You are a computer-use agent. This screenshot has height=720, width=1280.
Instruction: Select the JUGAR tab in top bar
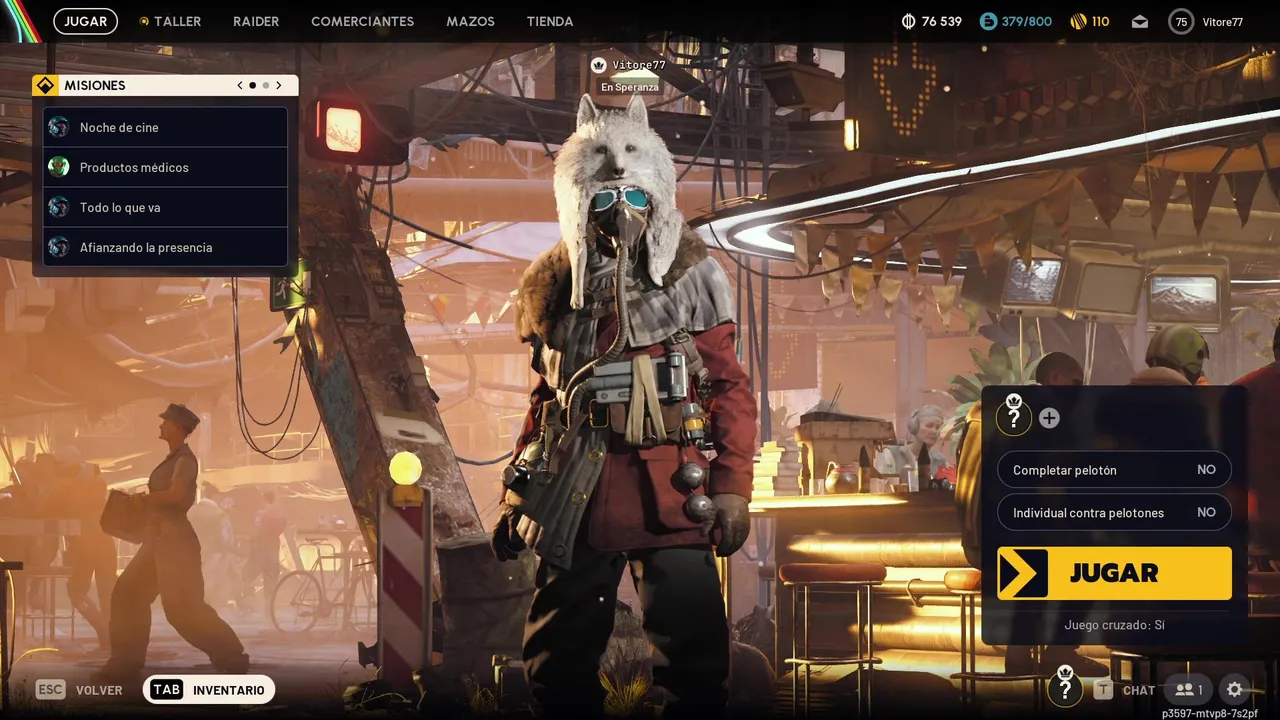pos(86,21)
